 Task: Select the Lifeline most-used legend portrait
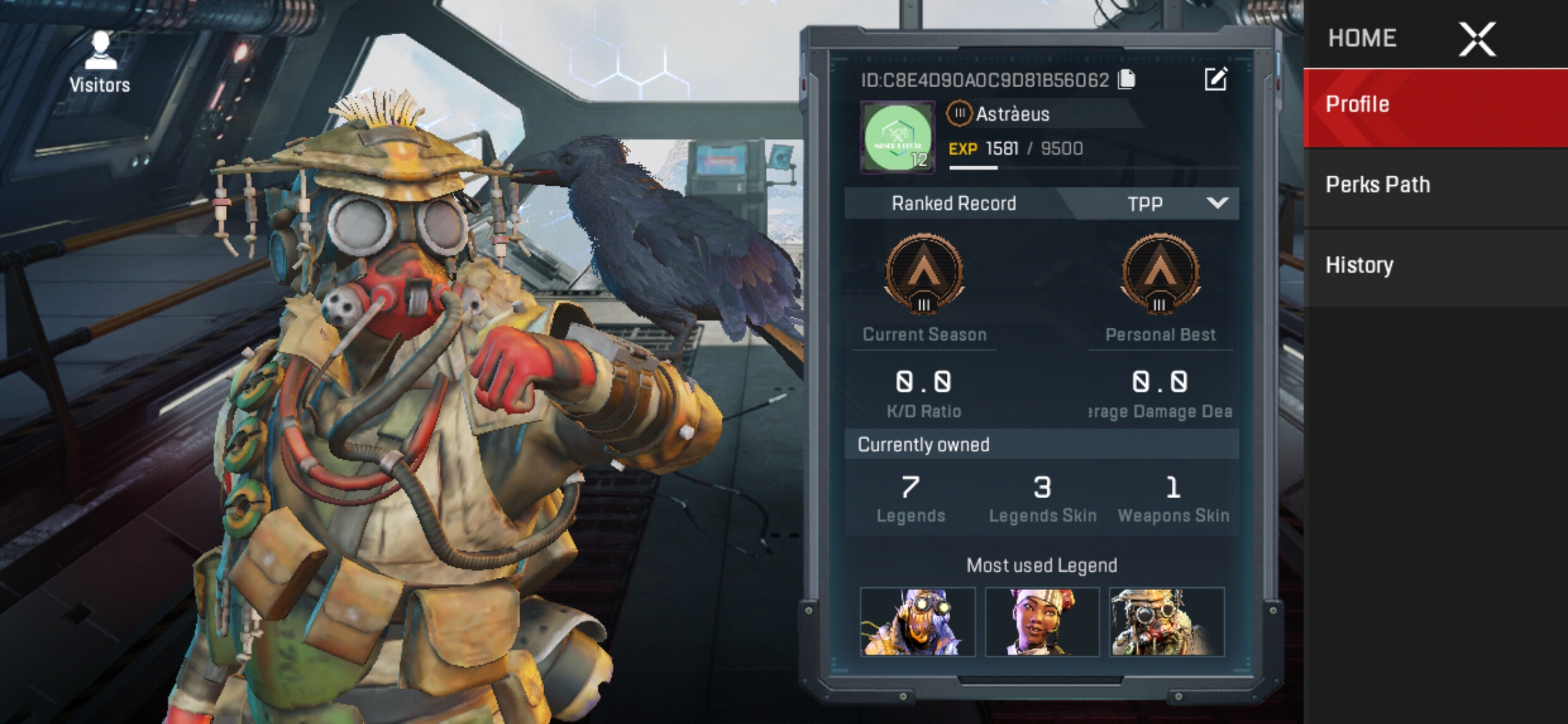pyautogui.click(x=1042, y=622)
